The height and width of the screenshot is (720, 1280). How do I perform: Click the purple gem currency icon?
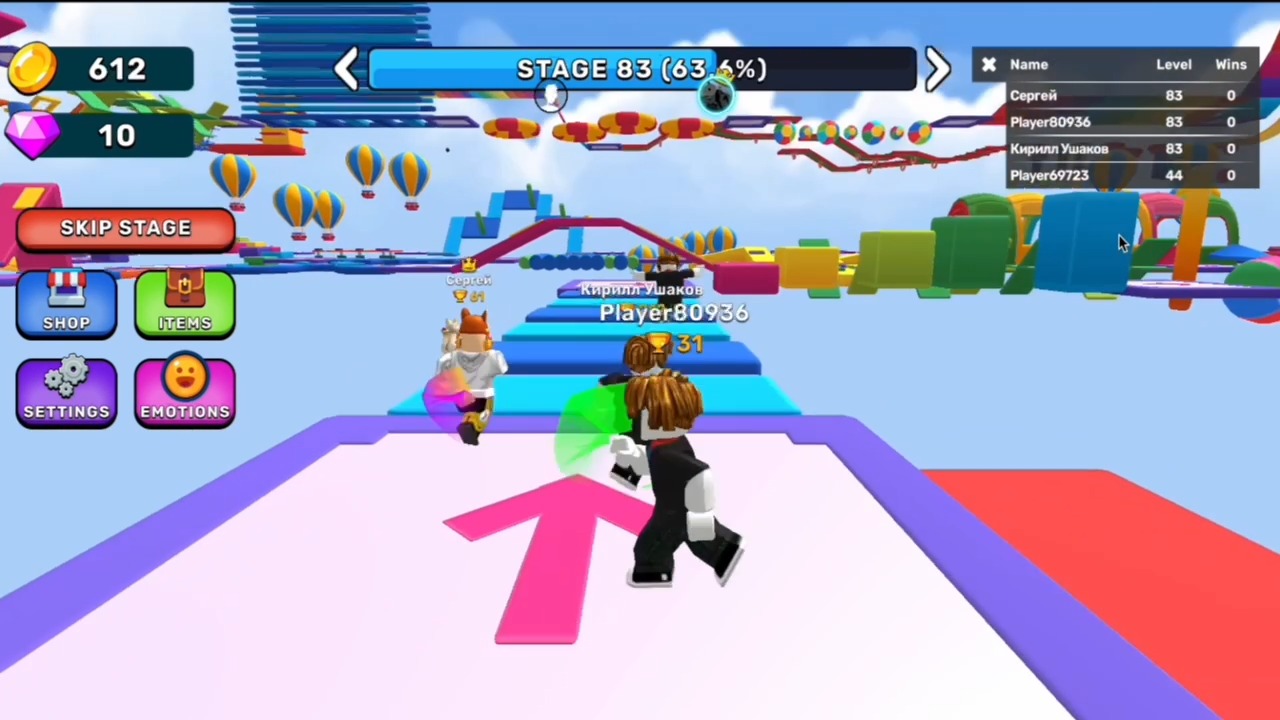tap(33, 136)
